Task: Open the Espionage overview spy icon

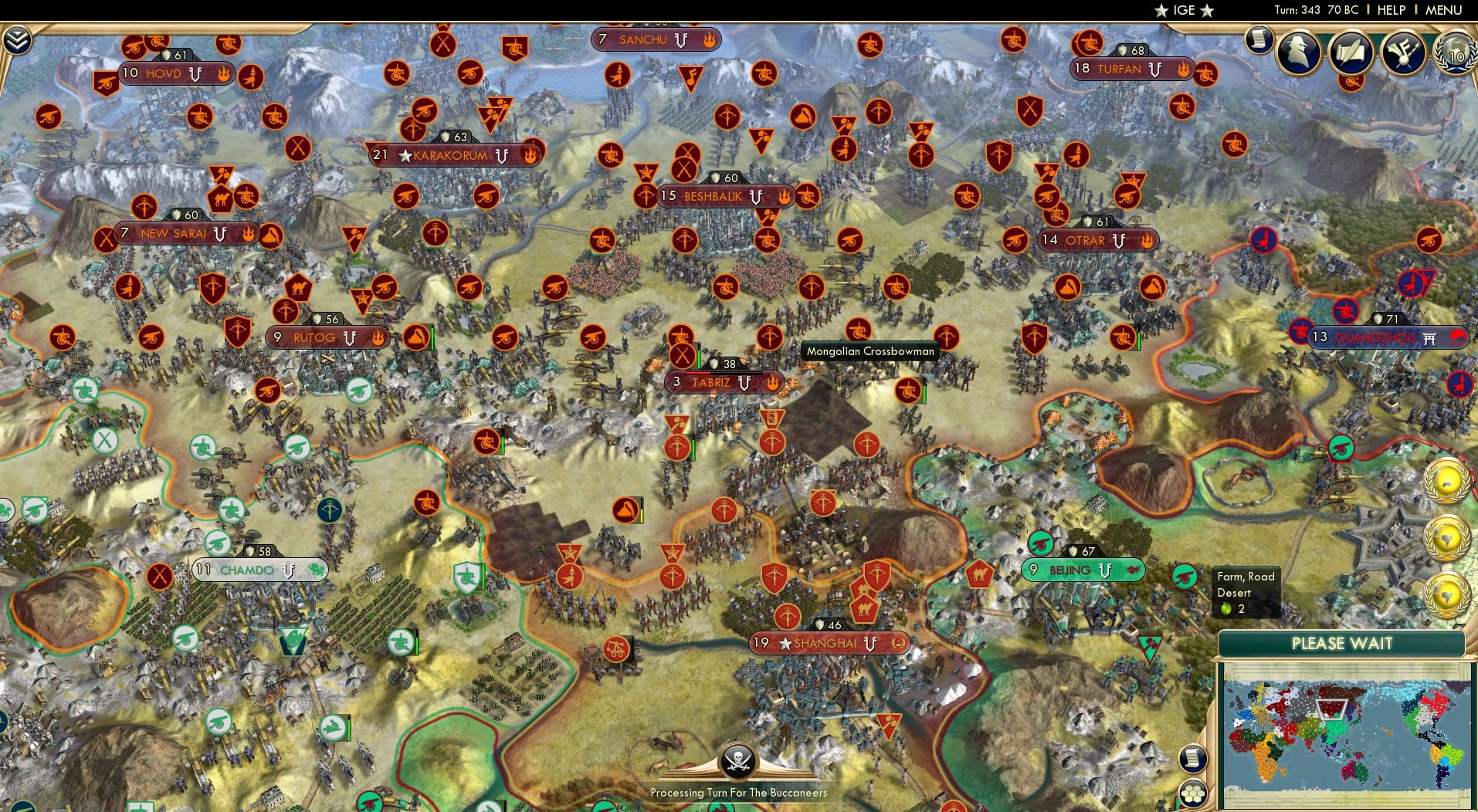Action: click(1299, 52)
